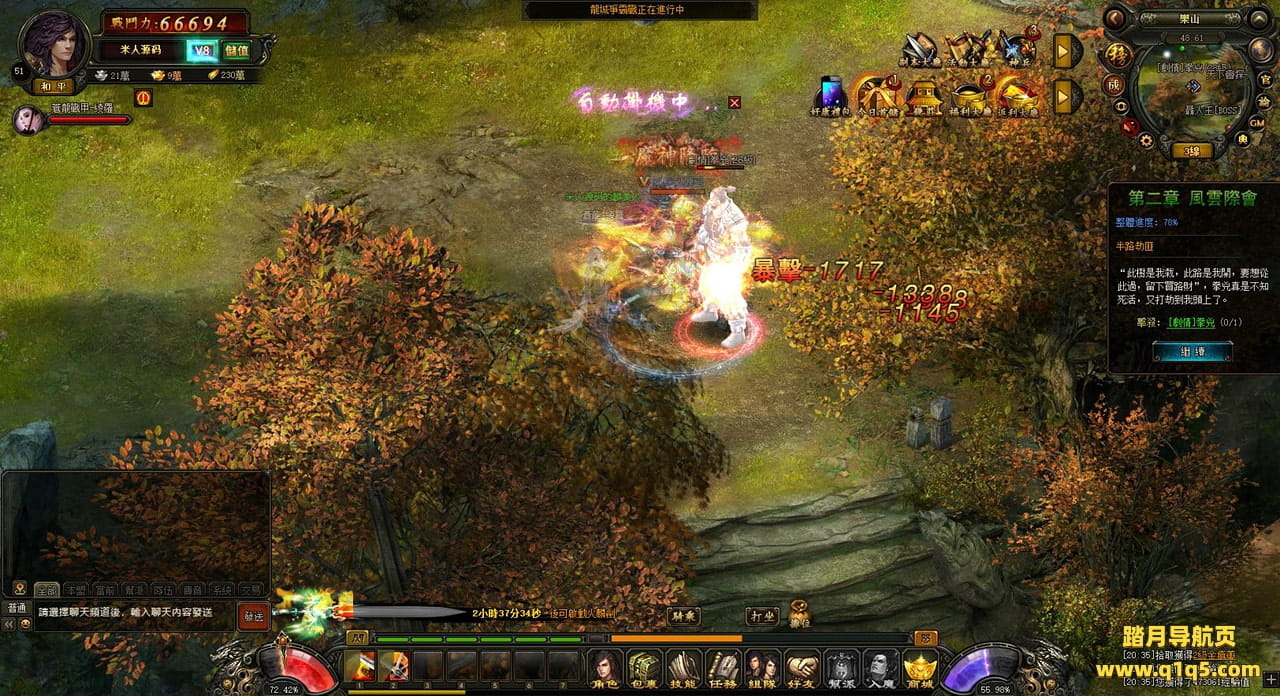Open the 技能 skills menu
The height and width of the screenshot is (696, 1280).
684,668
